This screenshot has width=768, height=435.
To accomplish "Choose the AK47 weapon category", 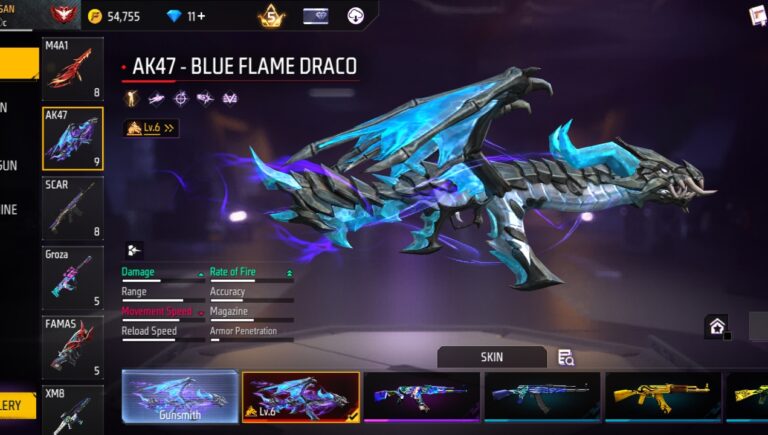I will pos(73,138).
